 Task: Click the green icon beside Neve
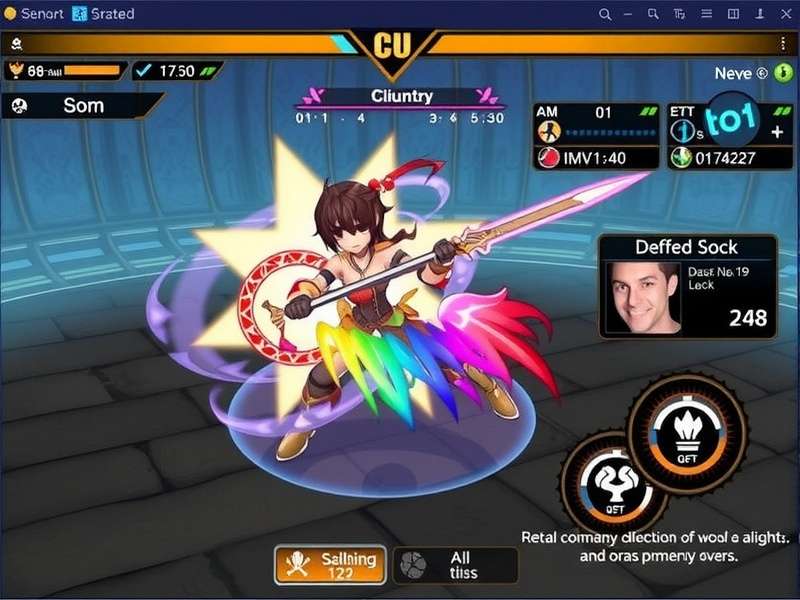[782, 73]
